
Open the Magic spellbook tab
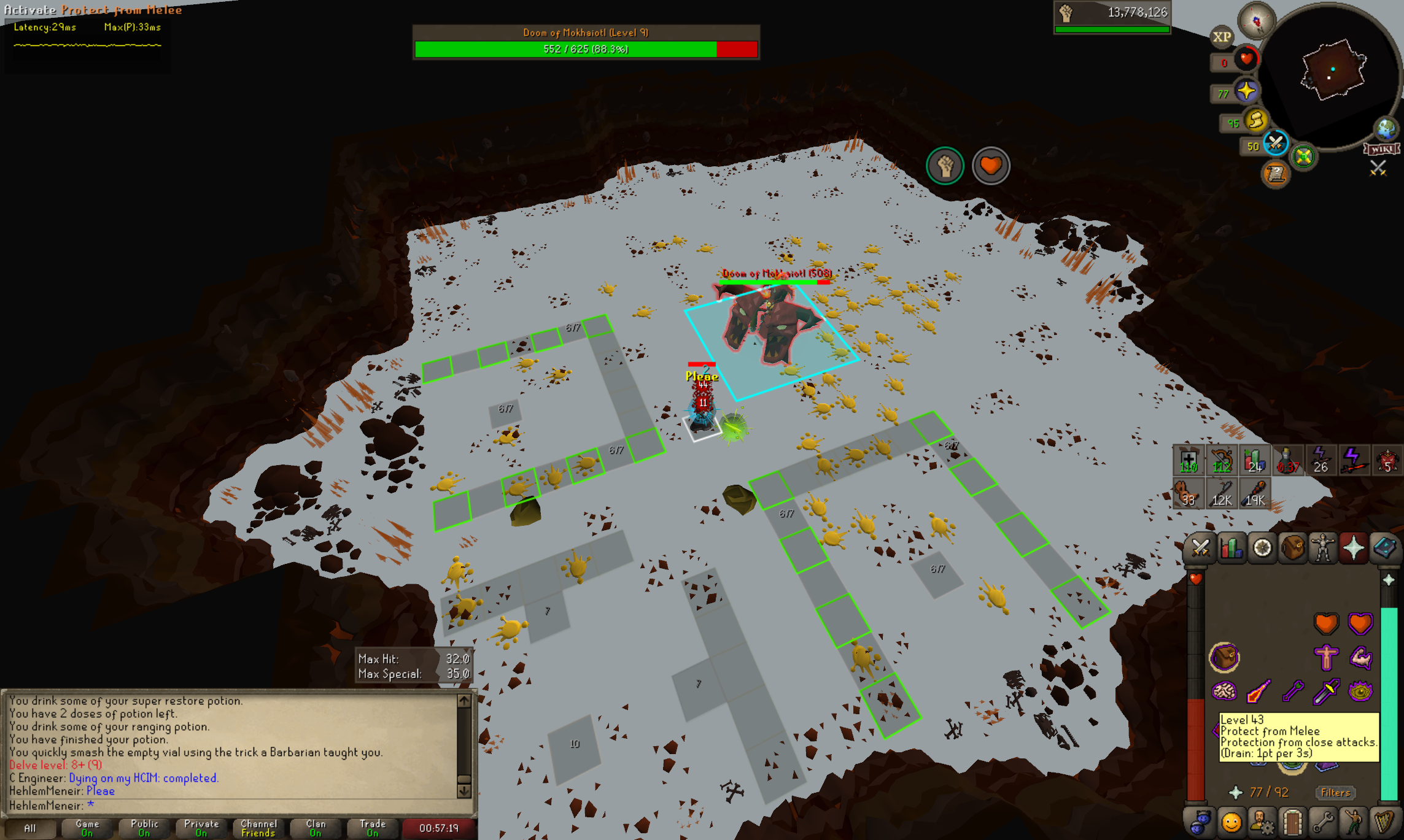coord(1384,548)
